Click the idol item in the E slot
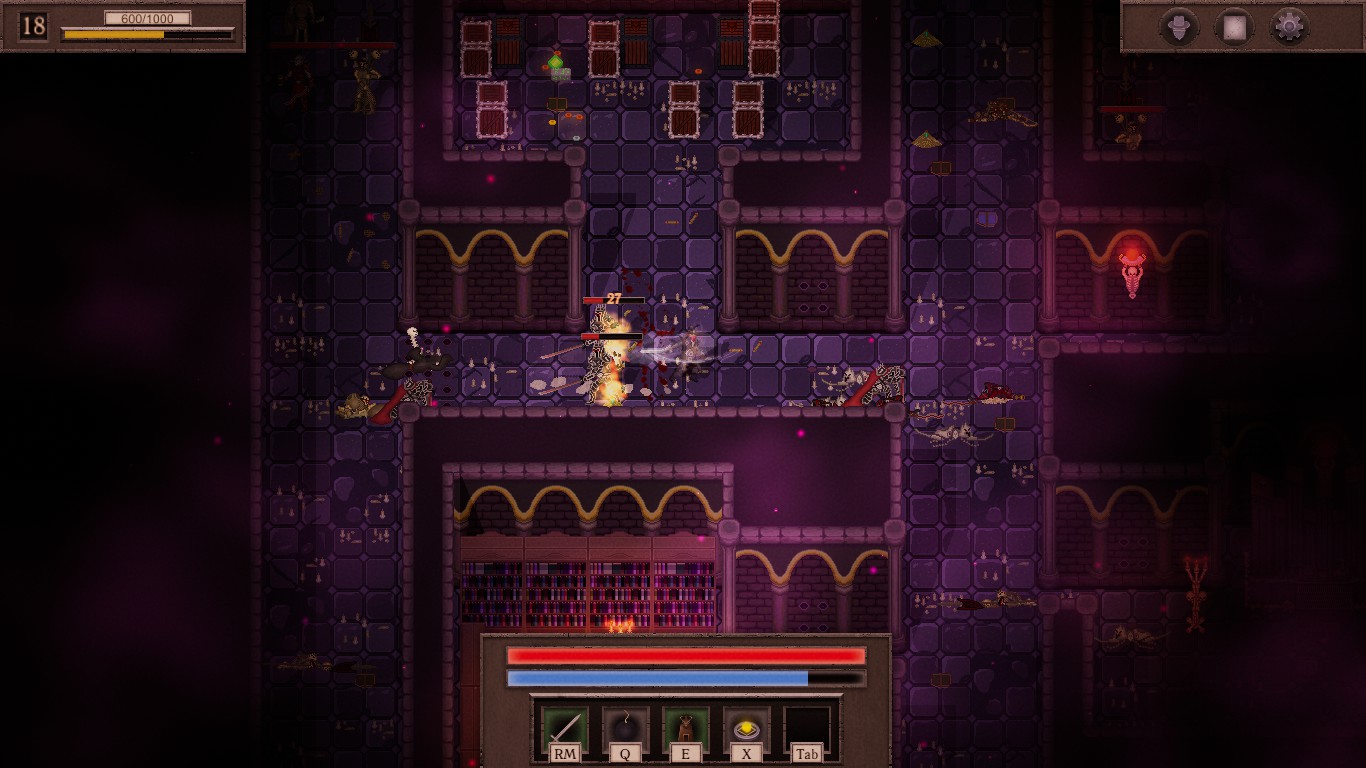This screenshot has height=768, width=1366. click(684, 725)
